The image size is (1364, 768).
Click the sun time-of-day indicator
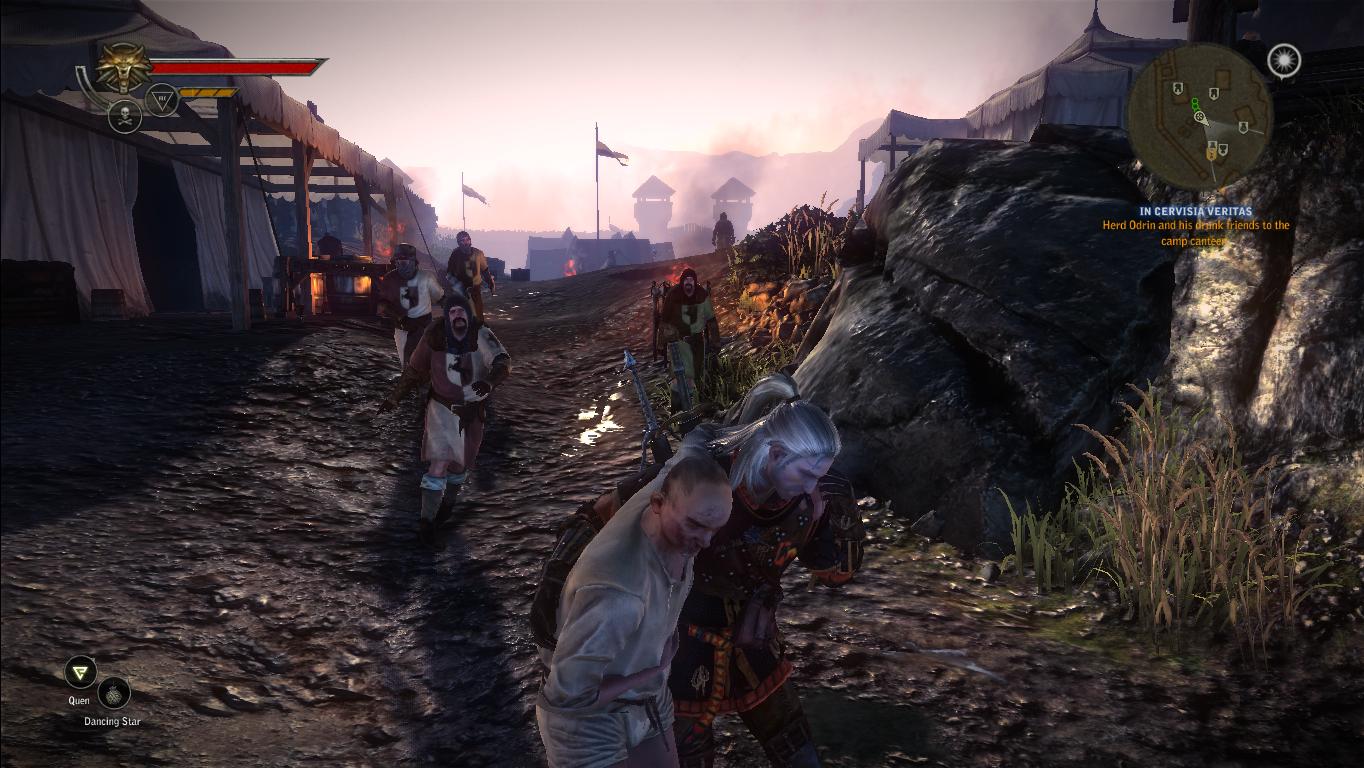point(1284,61)
